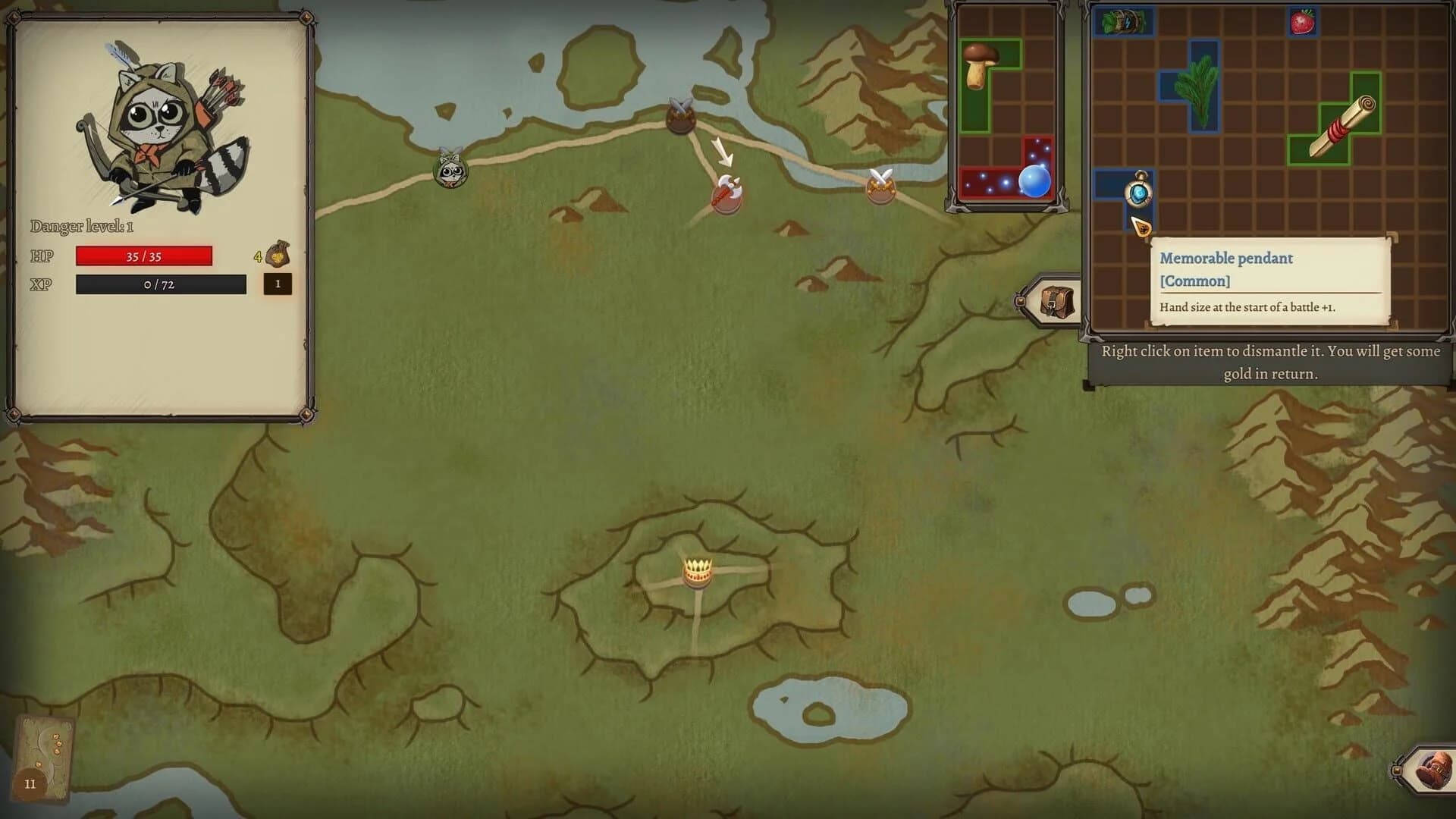This screenshot has height=819, width=1456.
Task: Click the crossed golden swords encounter node
Action: point(880,188)
